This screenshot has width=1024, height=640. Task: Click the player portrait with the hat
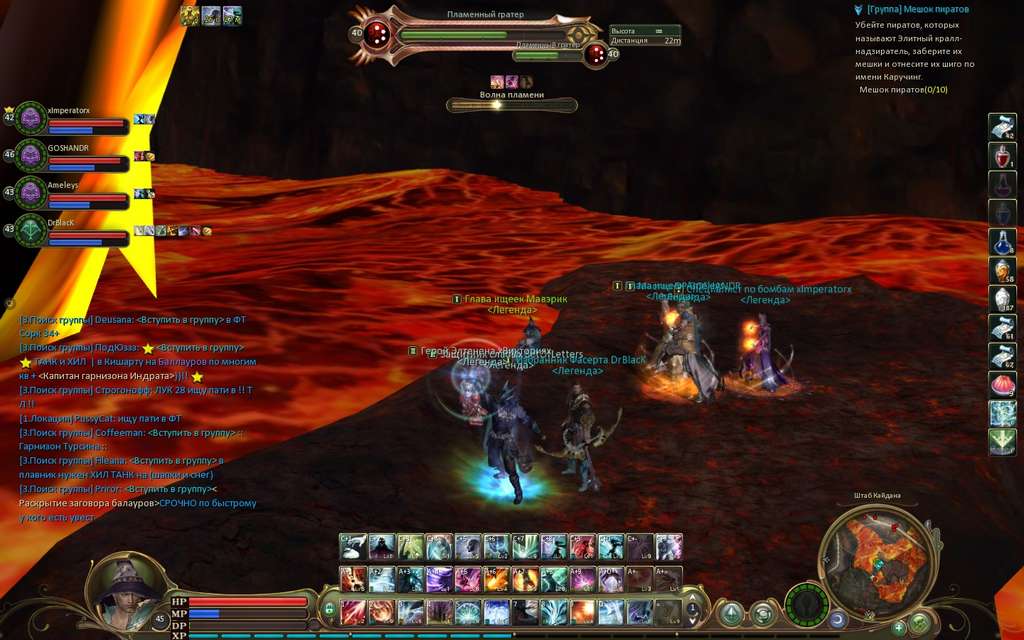tap(123, 593)
